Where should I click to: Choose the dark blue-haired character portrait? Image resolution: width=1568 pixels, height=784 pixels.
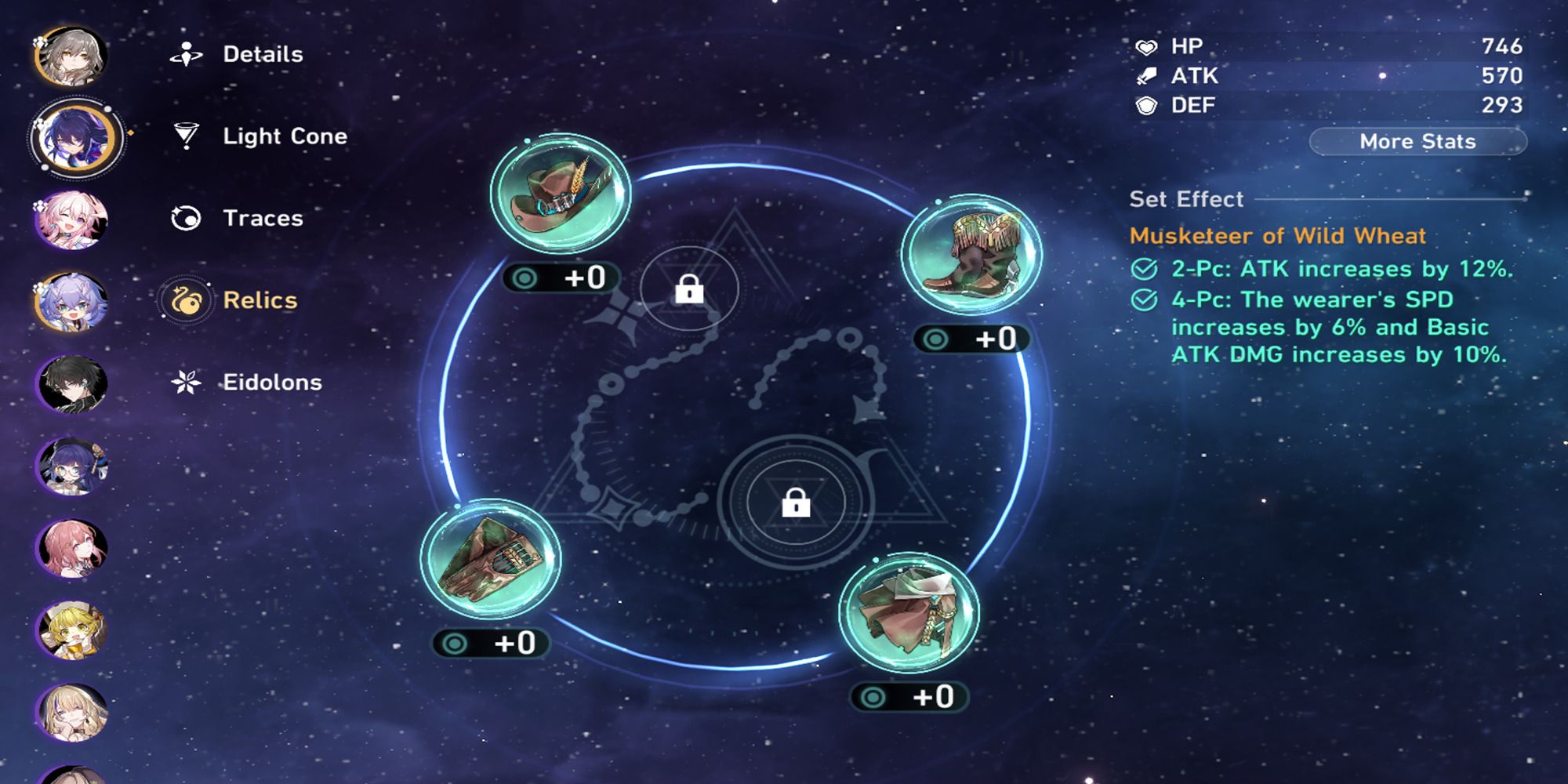pos(73,139)
